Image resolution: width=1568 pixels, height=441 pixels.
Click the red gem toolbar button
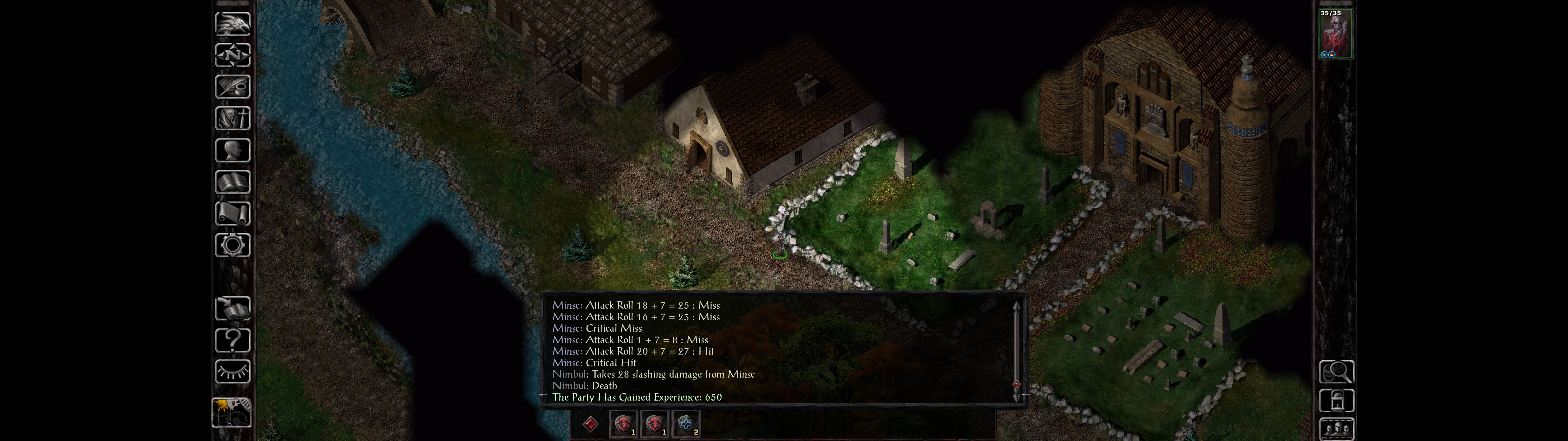pyautogui.click(x=590, y=424)
